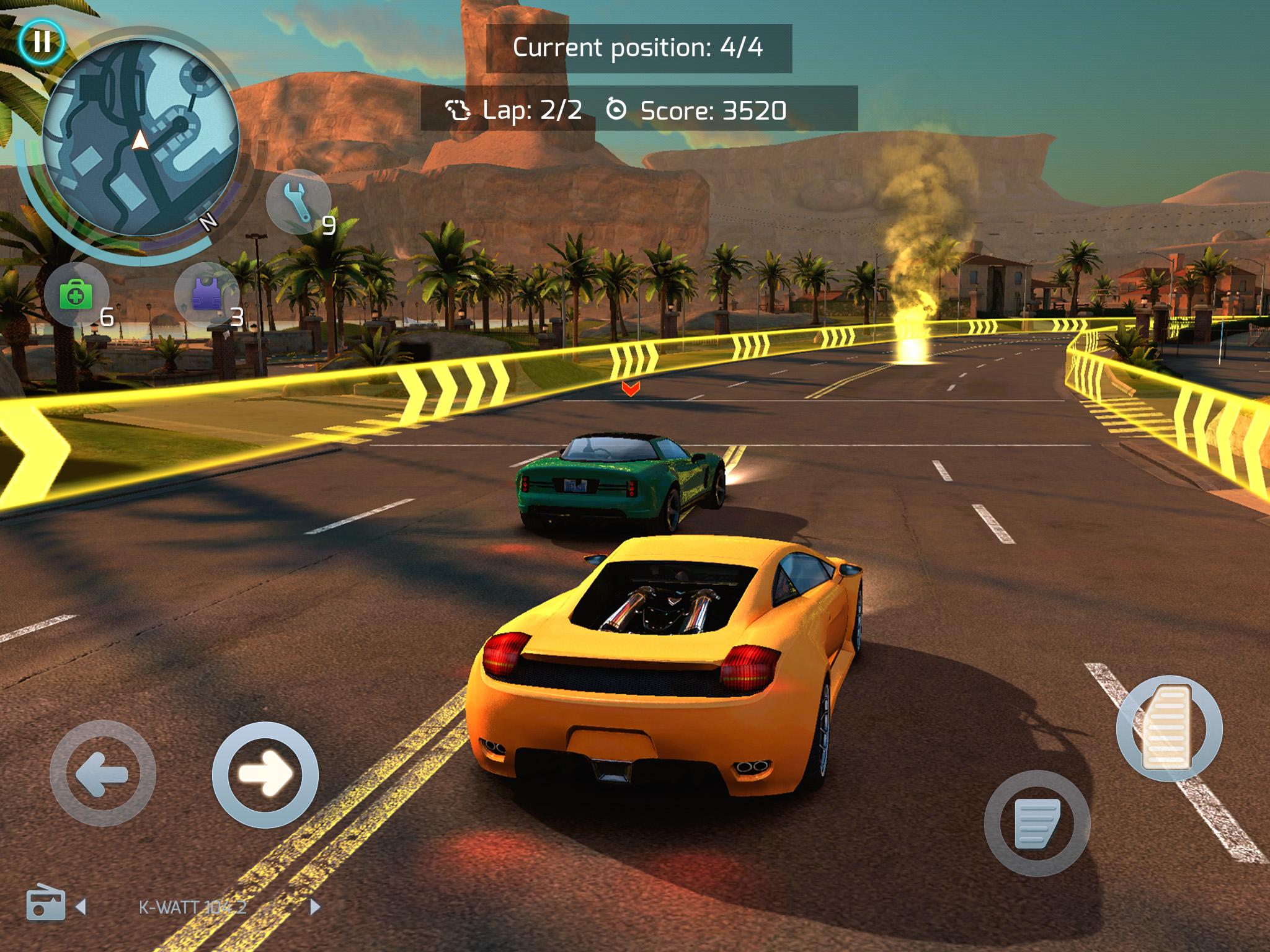This screenshot has height=952, width=1270.
Task: Equip the purple body armor vest
Action: (x=206, y=295)
